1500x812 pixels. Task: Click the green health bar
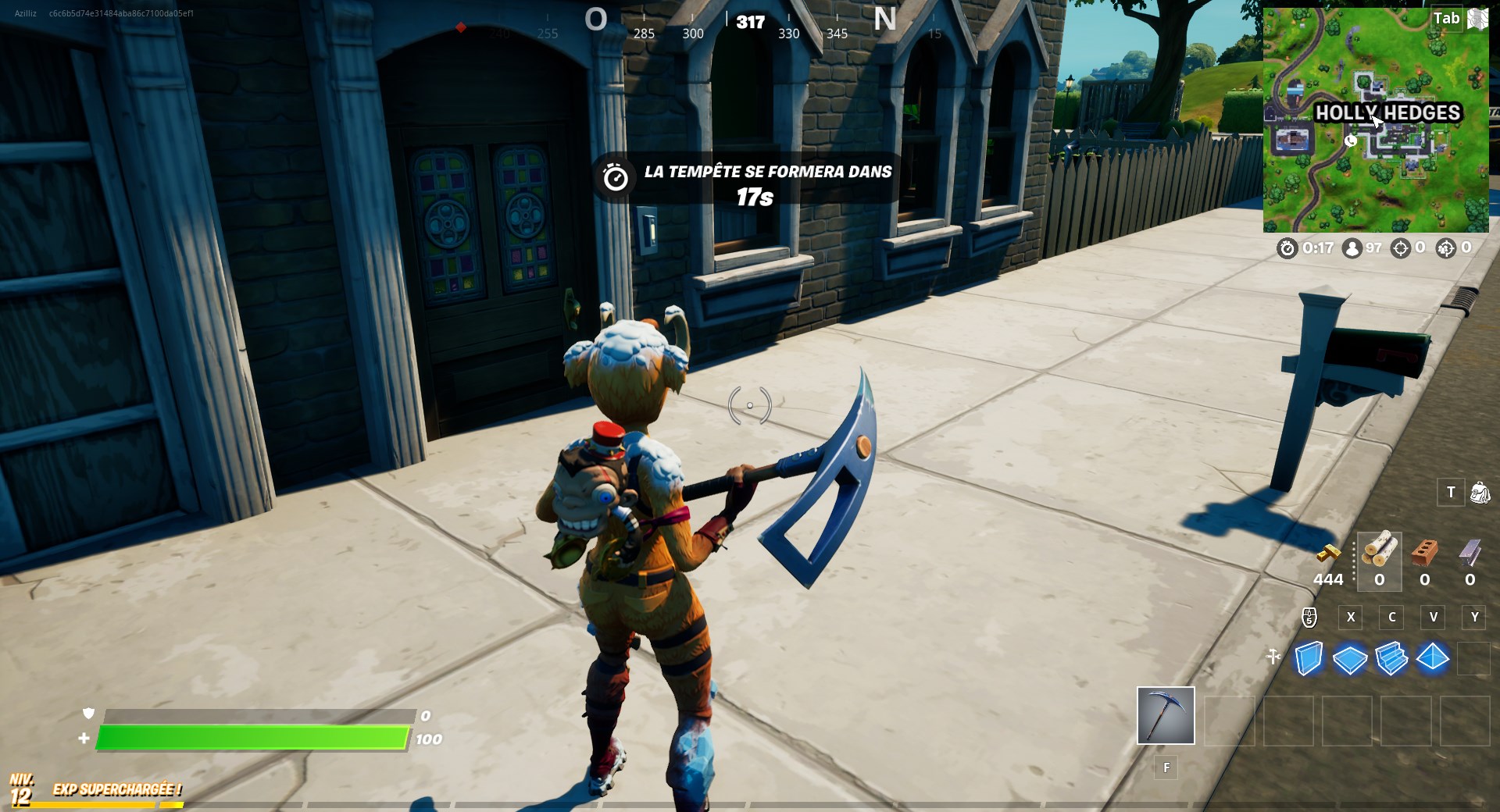[250, 735]
